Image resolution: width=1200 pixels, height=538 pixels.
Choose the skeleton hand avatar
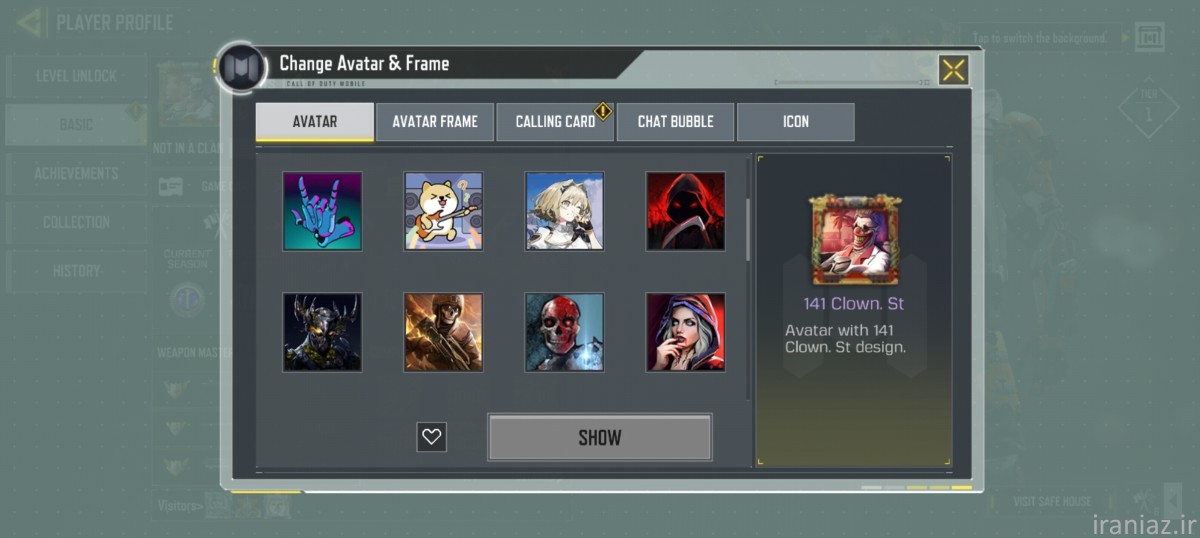(322, 211)
